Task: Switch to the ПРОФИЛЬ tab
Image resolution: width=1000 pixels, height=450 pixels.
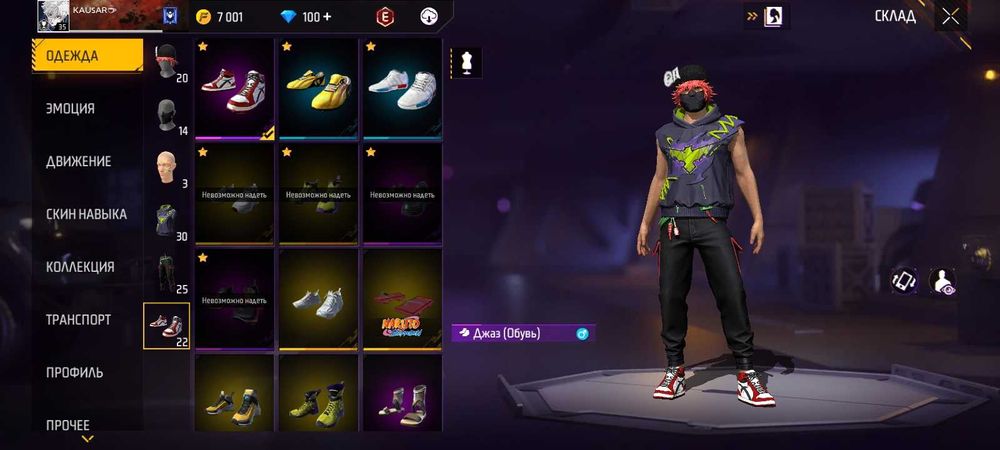Action: pos(74,373)
